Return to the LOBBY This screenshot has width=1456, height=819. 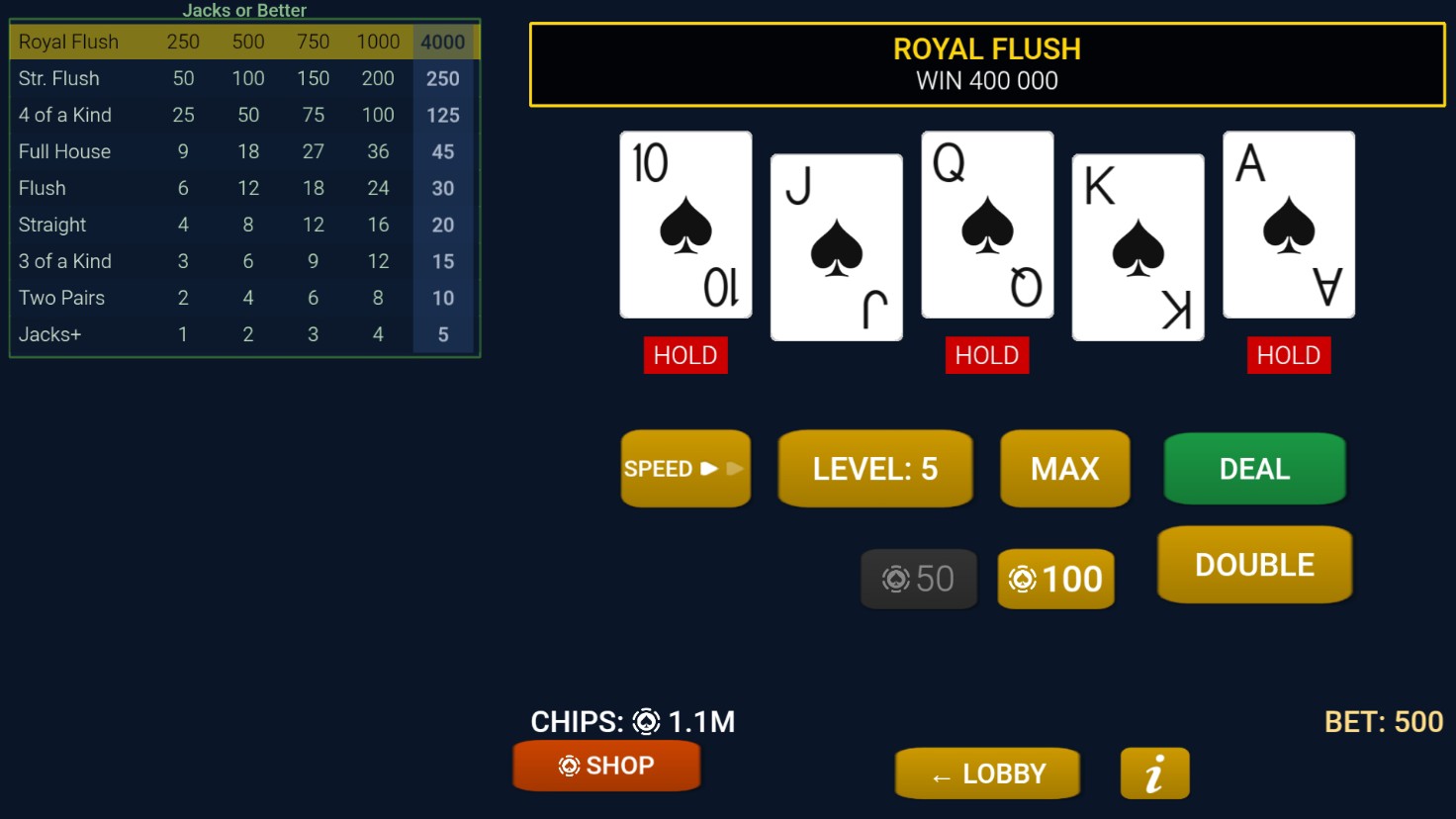point(986,773)
